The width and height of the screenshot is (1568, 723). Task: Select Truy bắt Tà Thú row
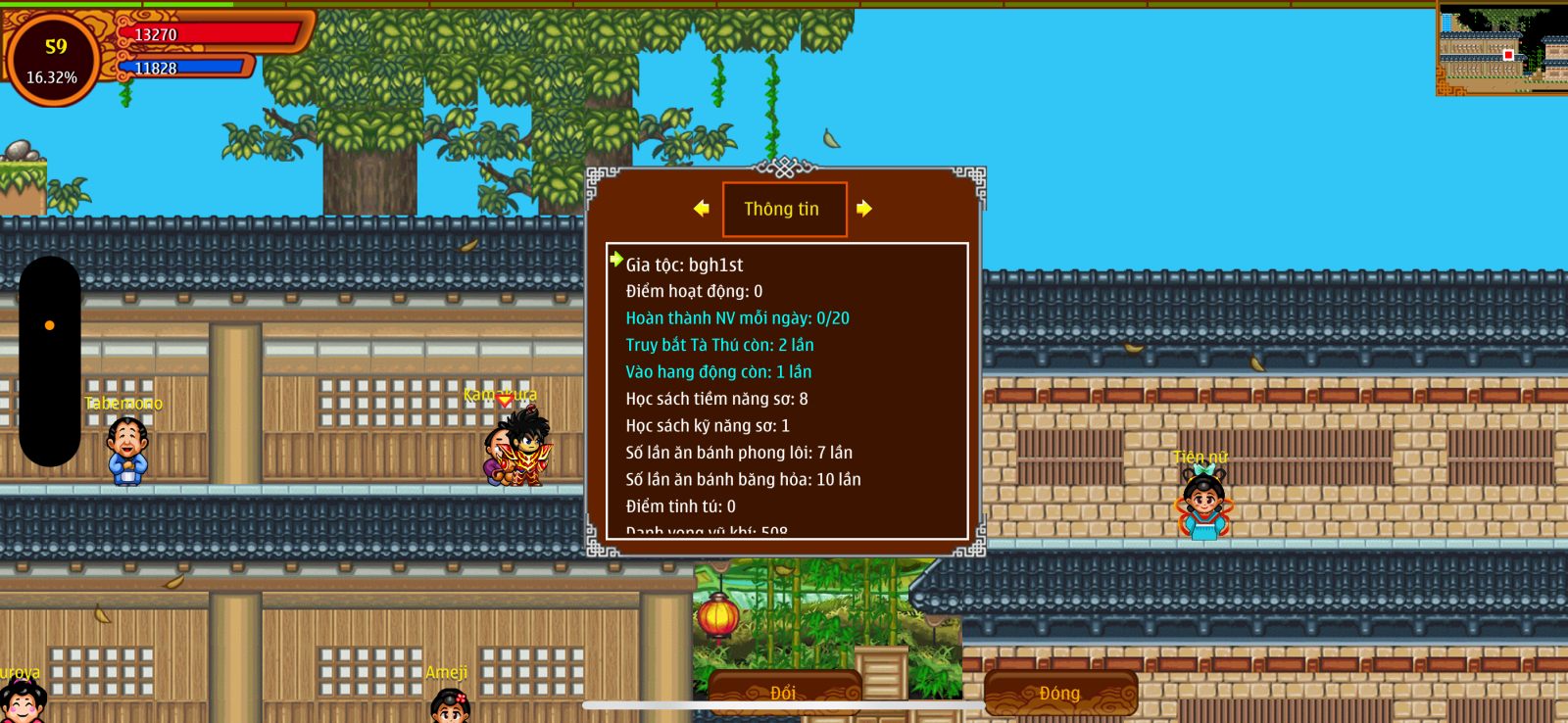(719, 345)
